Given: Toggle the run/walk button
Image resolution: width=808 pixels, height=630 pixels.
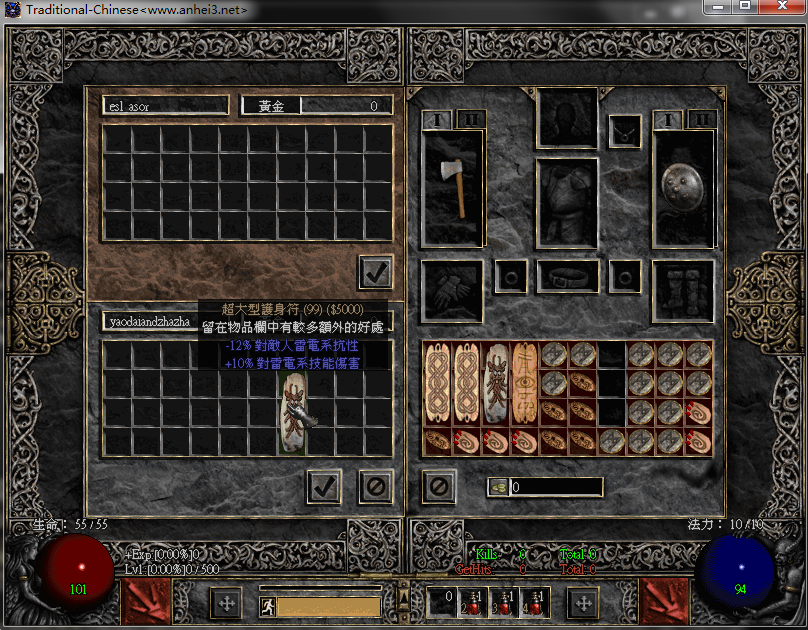Looking at the screenshot, I should click(x=268, y=605).
